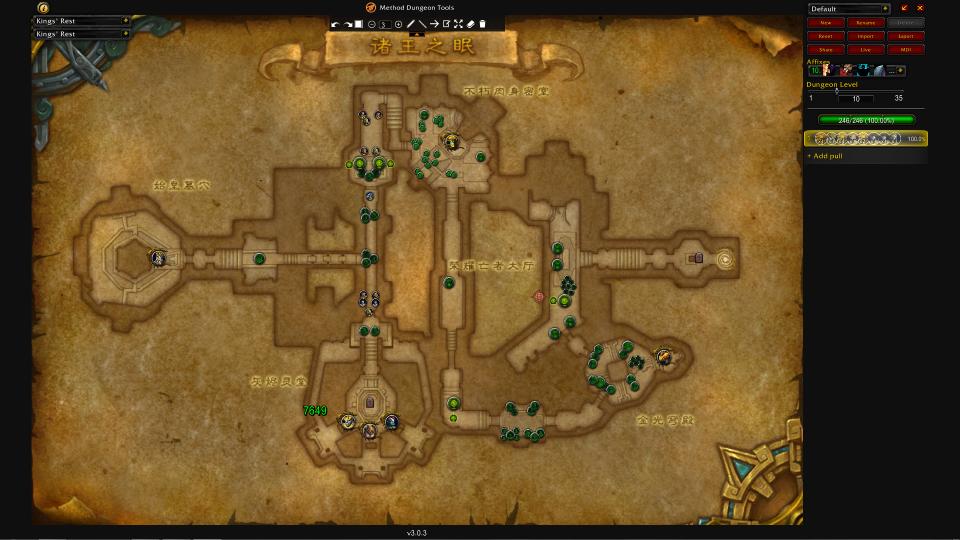Rename the current preset
This screenshot has width=960, height=540.
click(x=866, y=22)
